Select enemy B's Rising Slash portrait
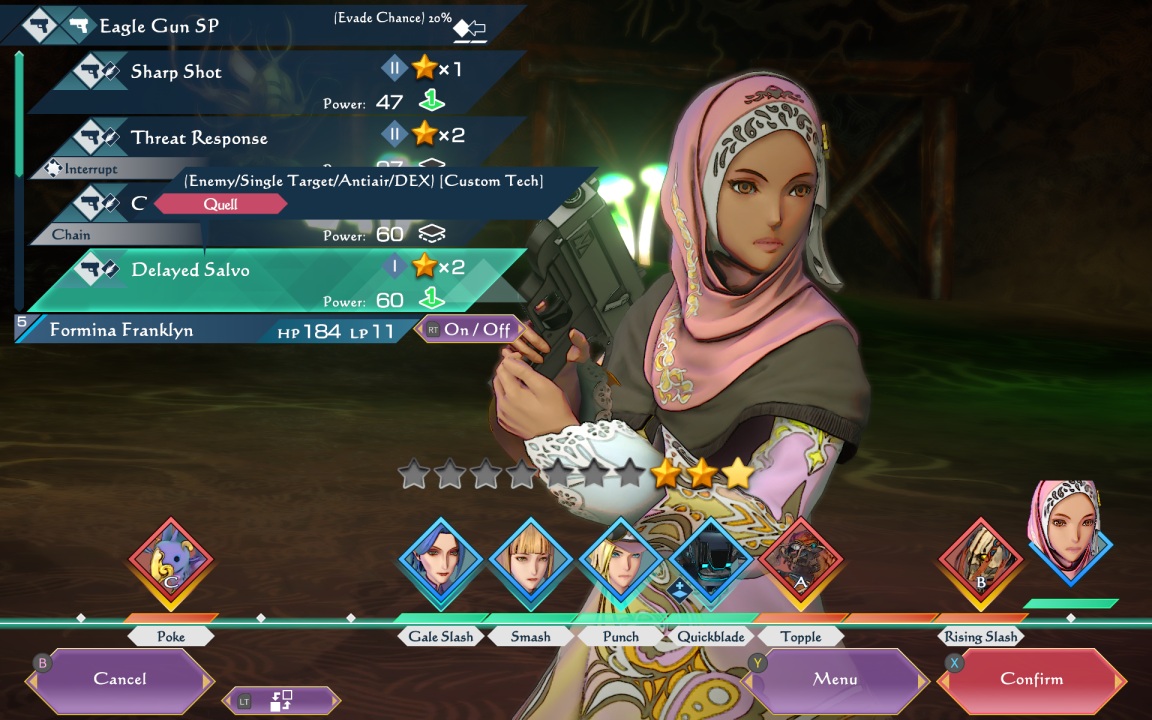 [980, 563]
